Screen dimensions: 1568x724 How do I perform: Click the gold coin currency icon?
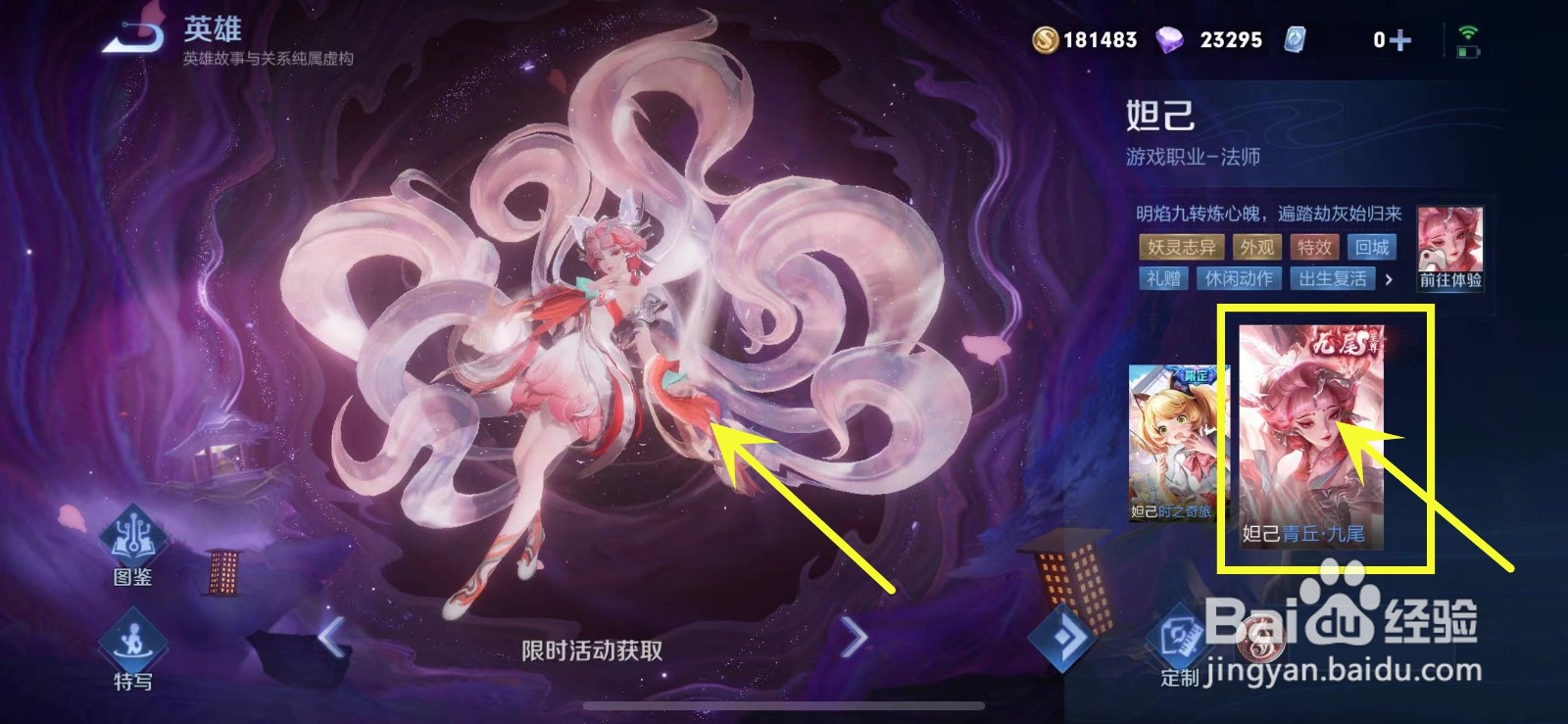(x=1046, y=40)
